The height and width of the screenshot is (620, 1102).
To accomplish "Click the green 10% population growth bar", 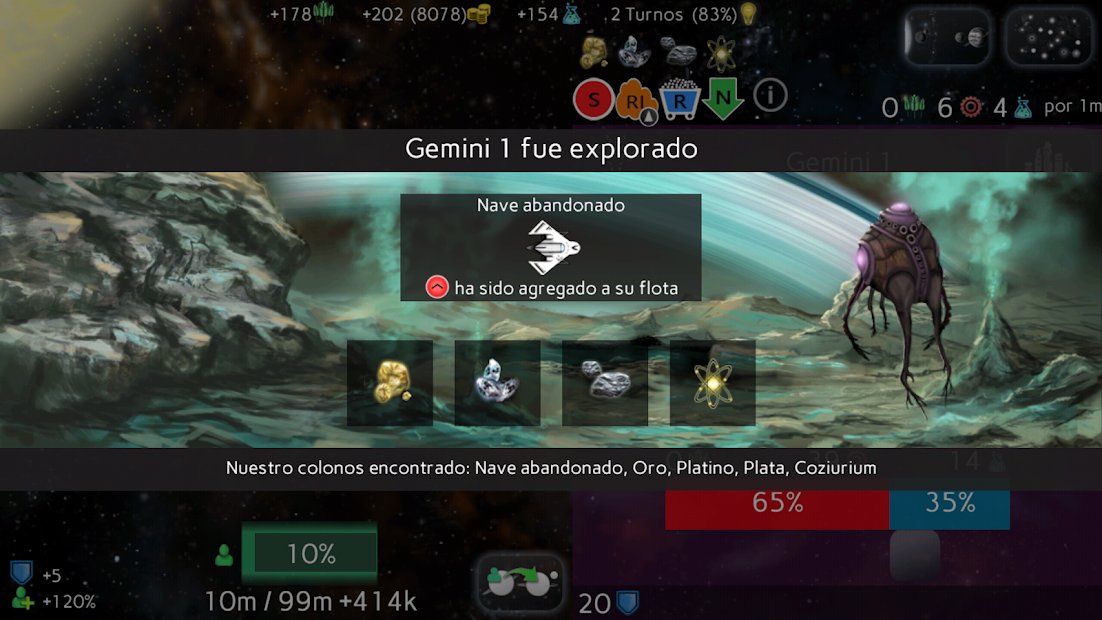I will pyautogui.click(x=310, y=554).
